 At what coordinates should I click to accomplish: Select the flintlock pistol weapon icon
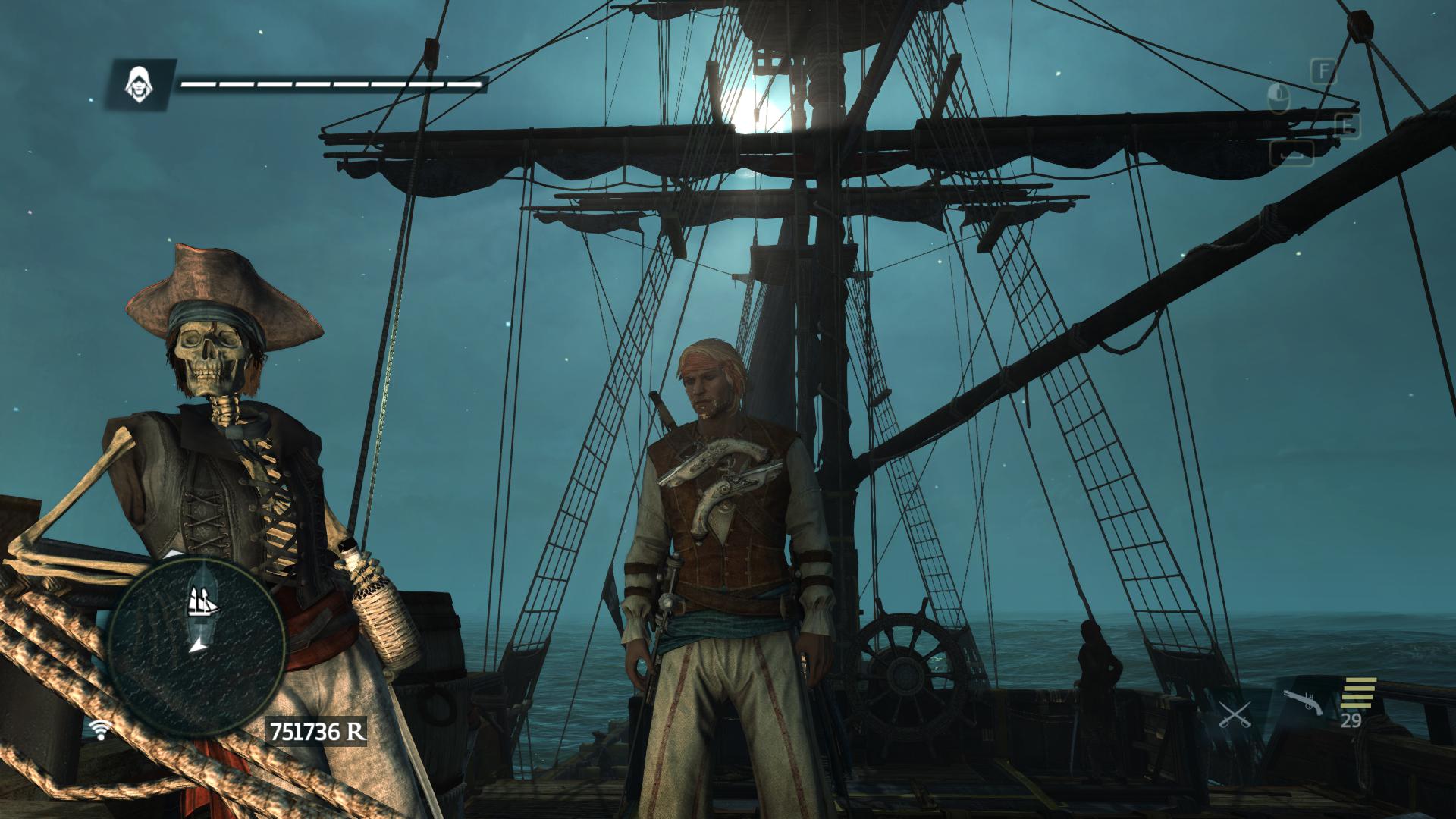point(1304,703)
